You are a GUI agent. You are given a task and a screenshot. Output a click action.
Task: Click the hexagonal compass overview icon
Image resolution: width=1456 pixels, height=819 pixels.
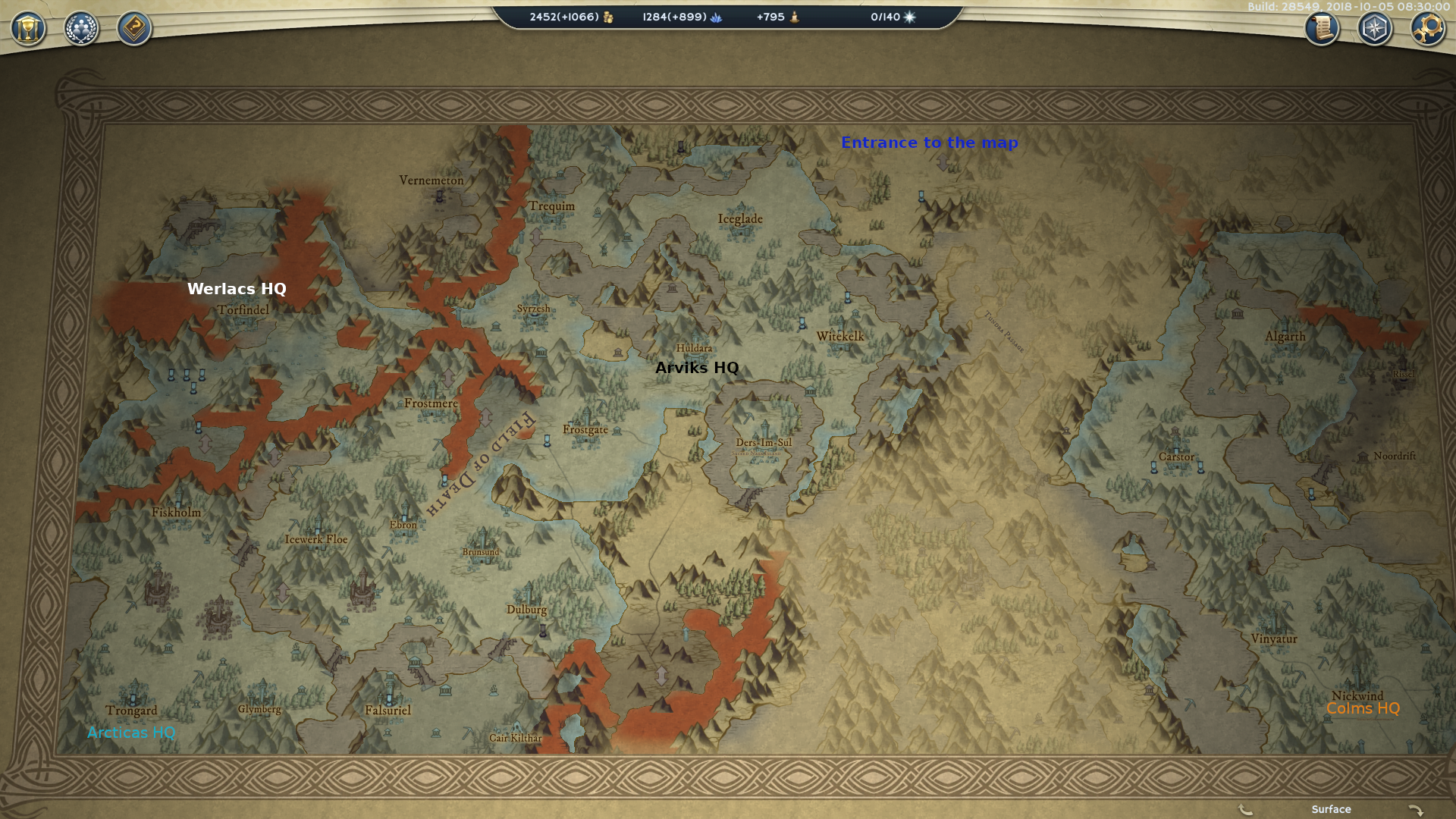(x=1373, y=29)
